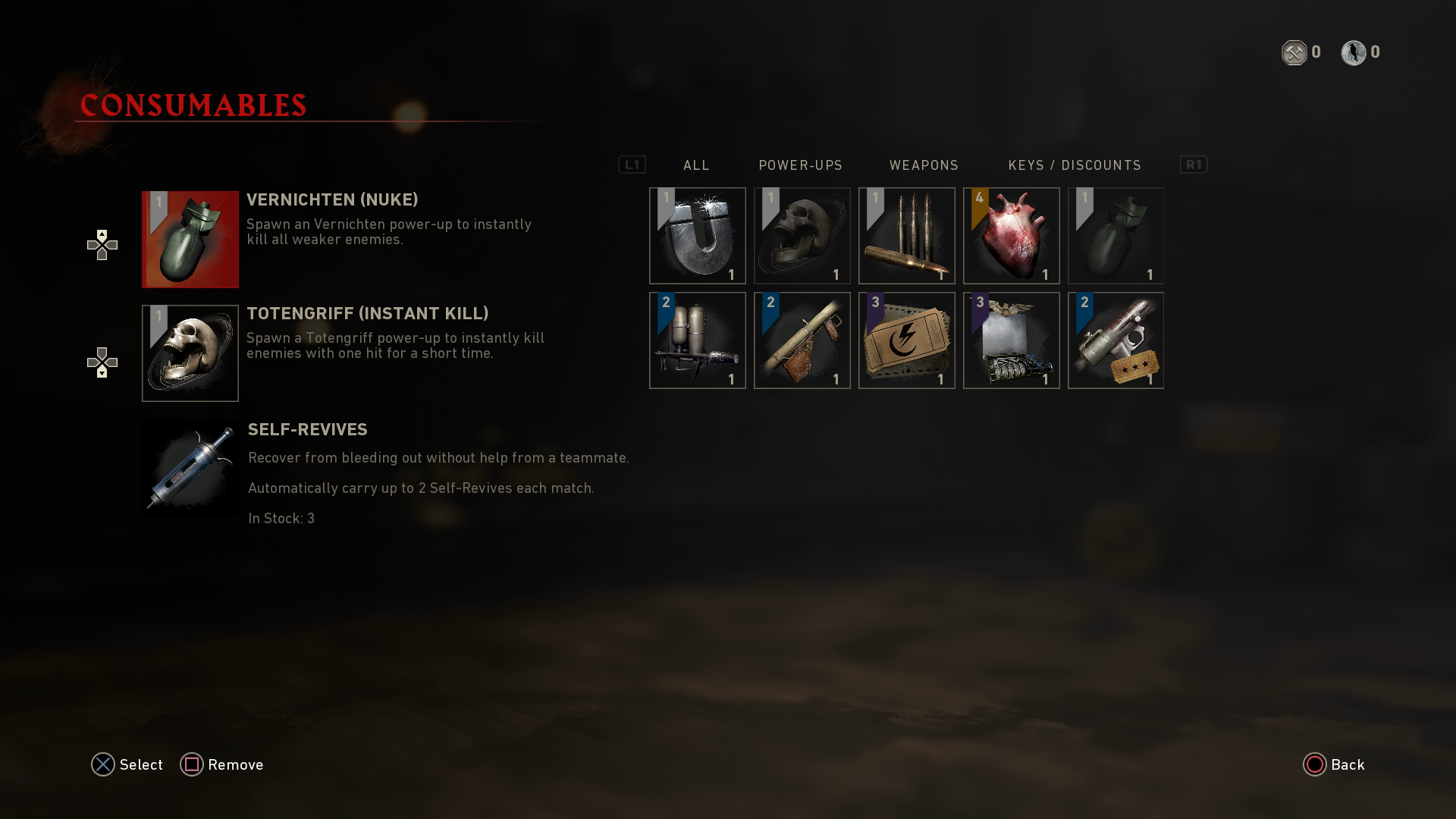
Task: Switch to the KEYS / DISCOUNTS tab
Action: pos(1075,165)
